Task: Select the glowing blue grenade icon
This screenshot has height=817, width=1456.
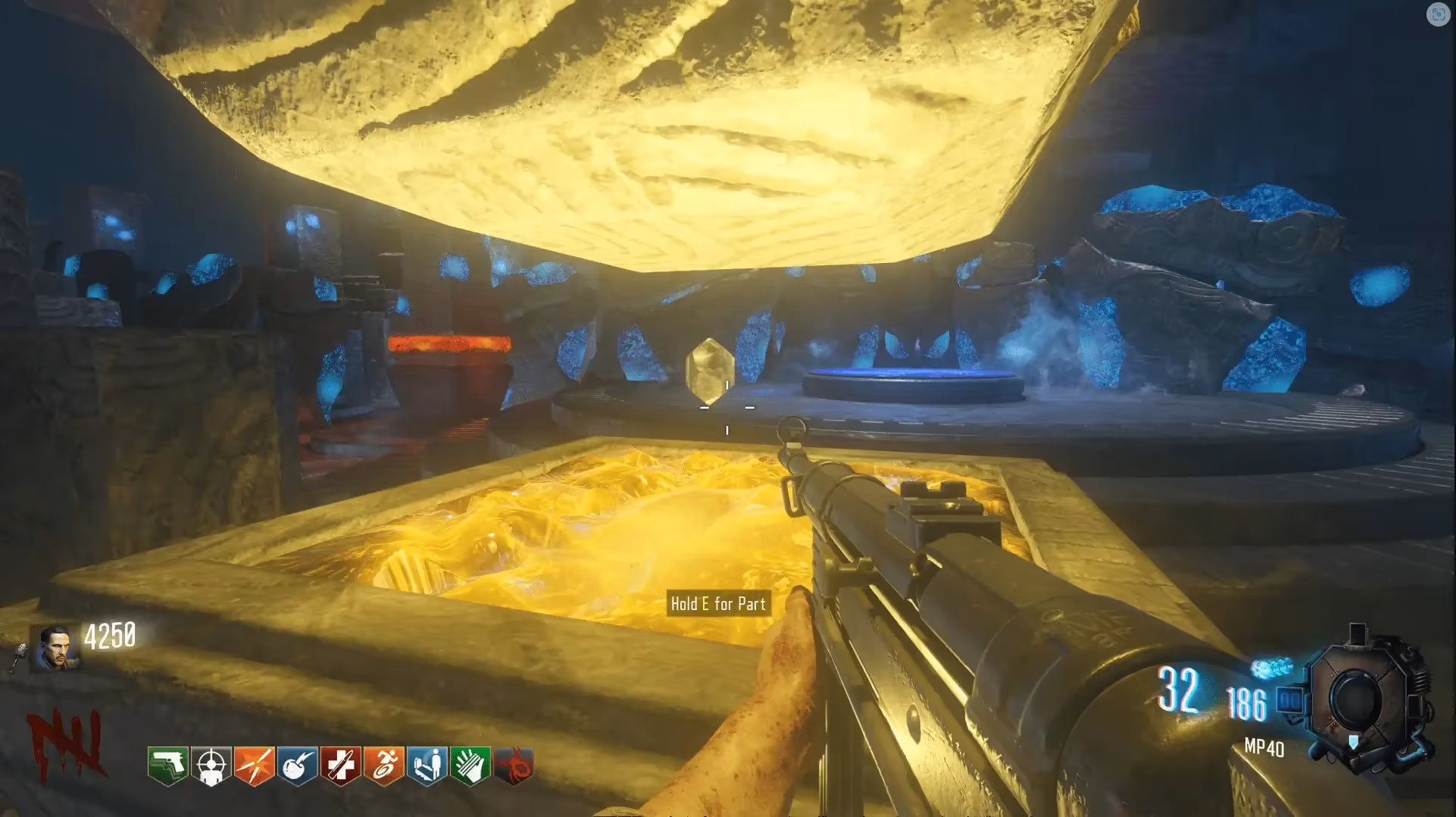Action: point(1272,668)
